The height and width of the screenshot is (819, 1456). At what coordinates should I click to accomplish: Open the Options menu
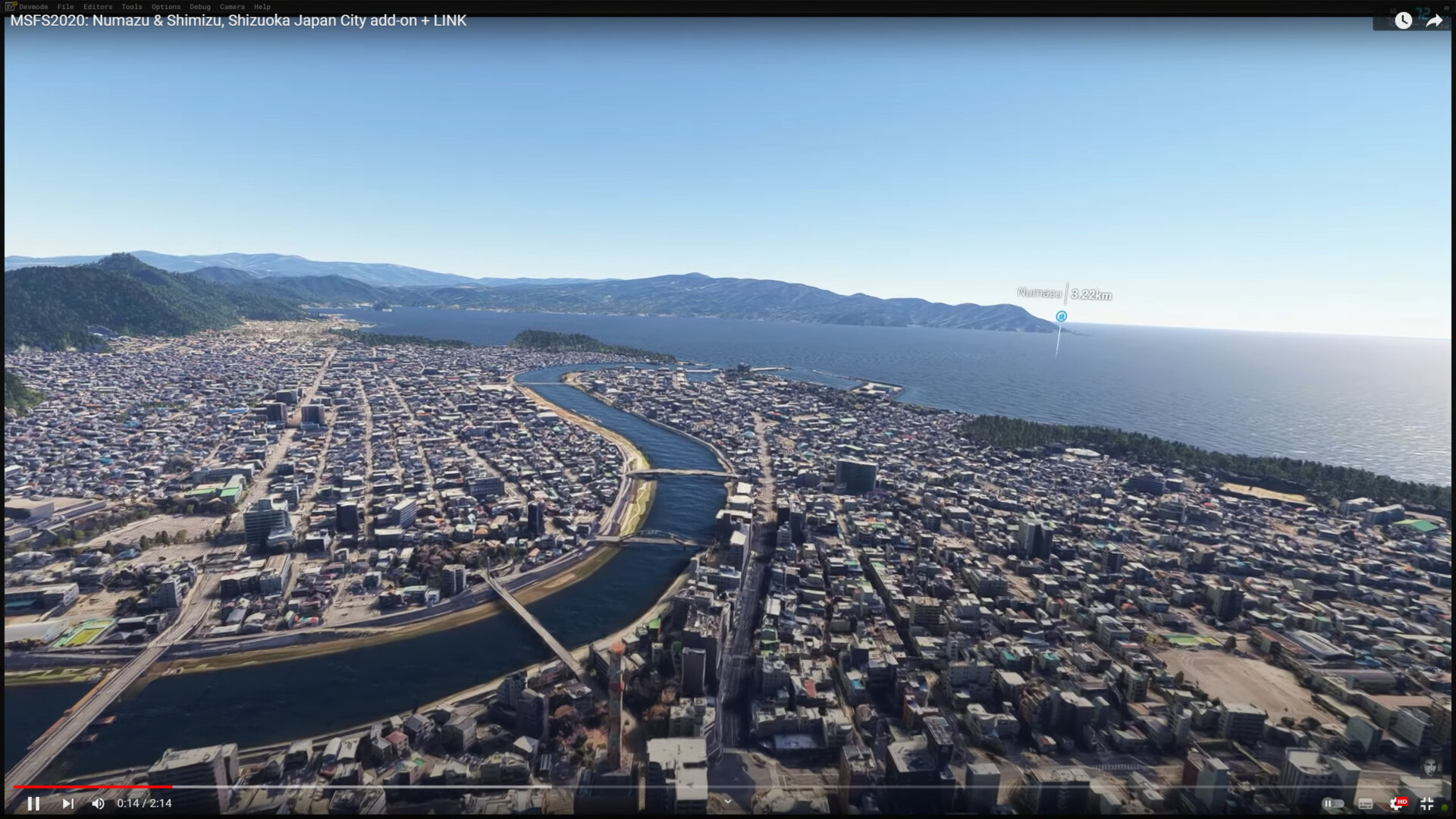pos(165,7)
